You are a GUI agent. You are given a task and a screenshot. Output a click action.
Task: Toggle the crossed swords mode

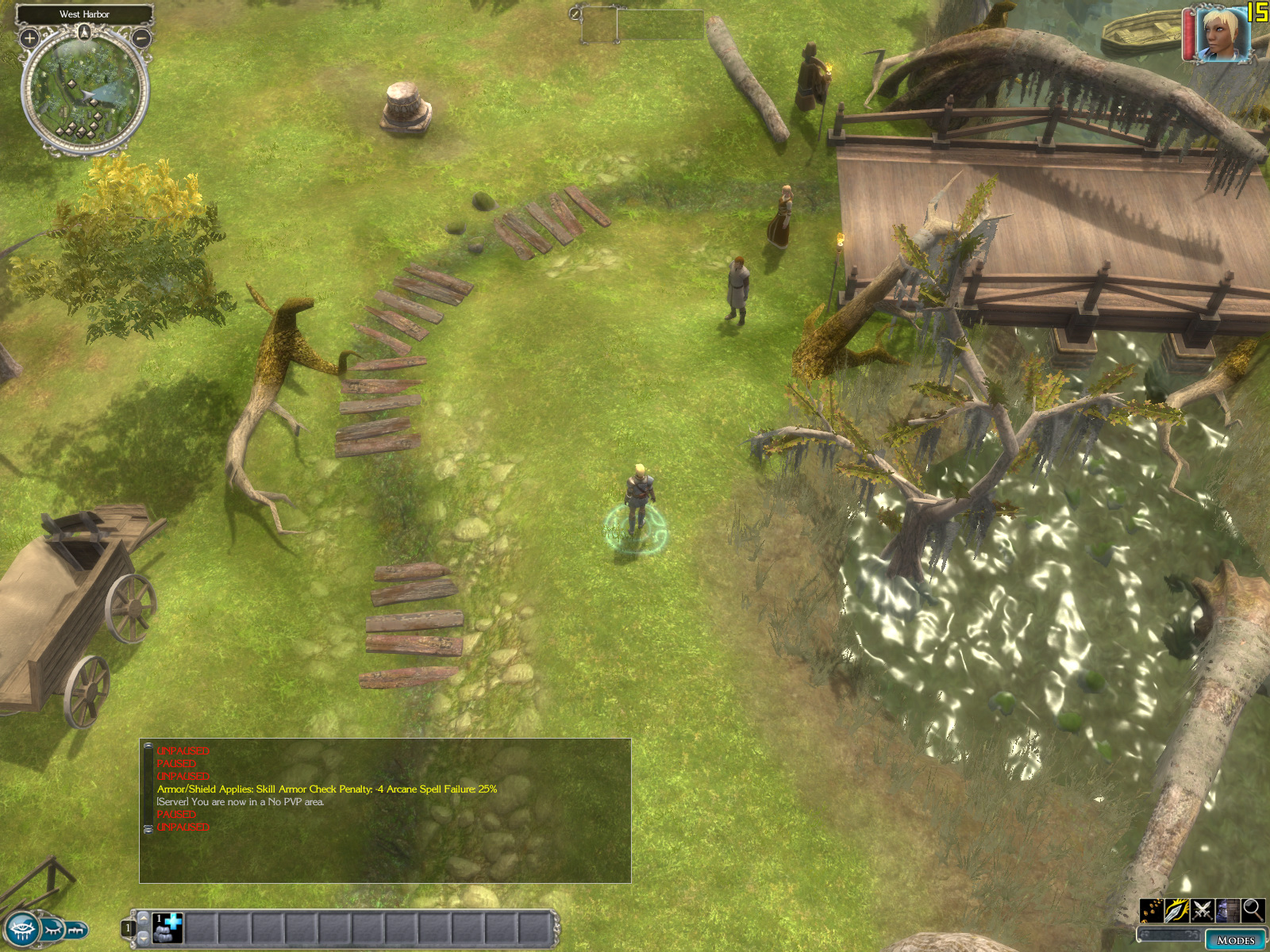1203,910
